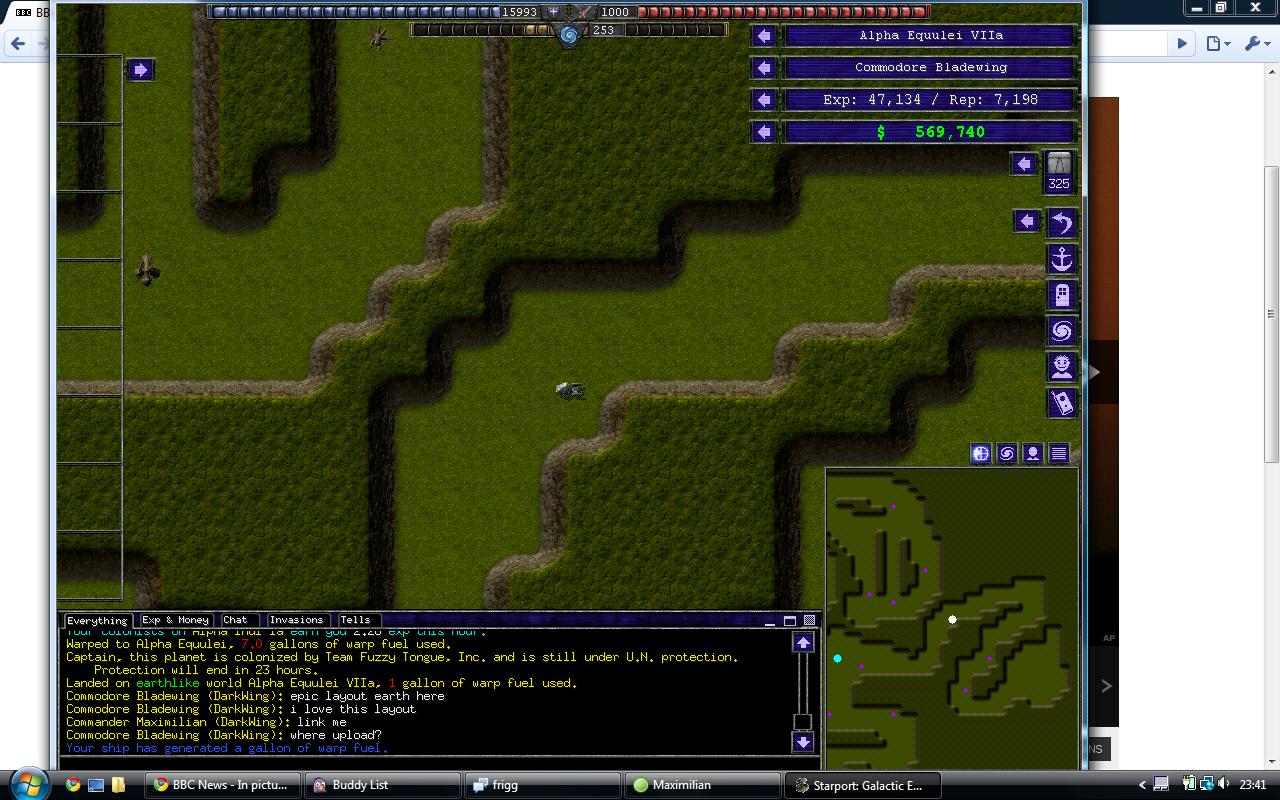1280x800 pixels.
Task: Minimize the message log panel
Action: pos(770,621)
